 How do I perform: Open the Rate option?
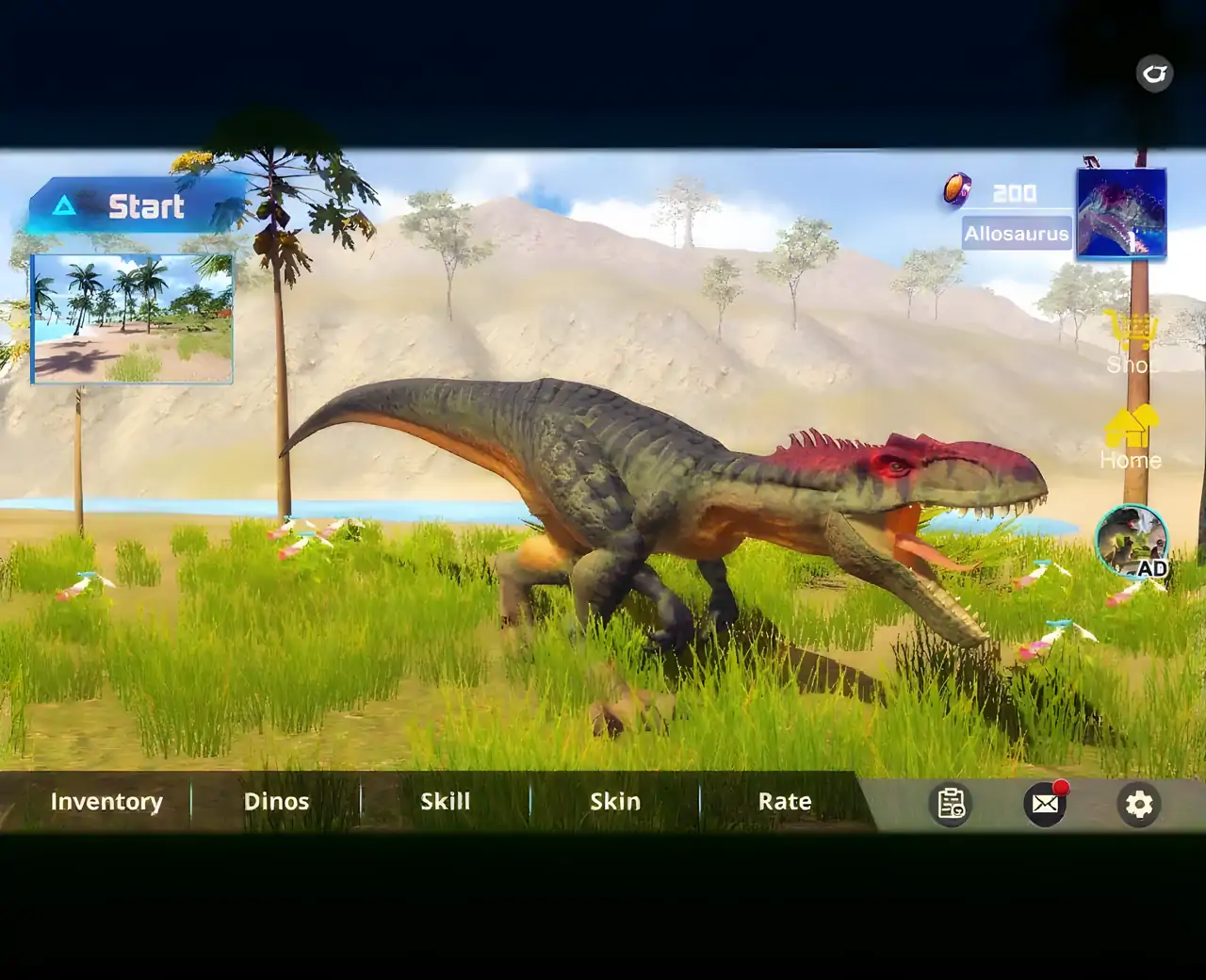pos(784,802)
